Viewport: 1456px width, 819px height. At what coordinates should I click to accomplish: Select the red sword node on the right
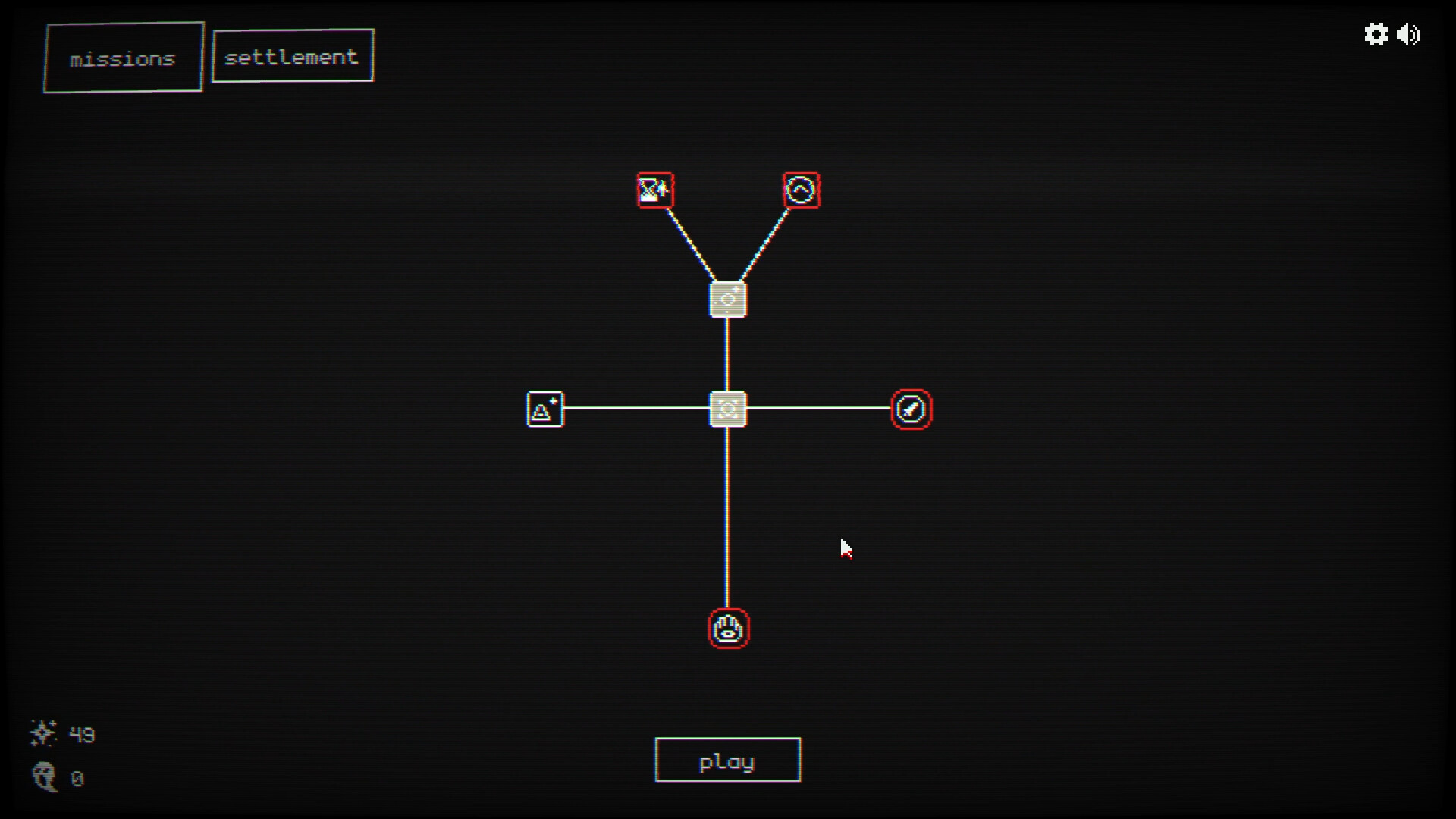[912, 409]
